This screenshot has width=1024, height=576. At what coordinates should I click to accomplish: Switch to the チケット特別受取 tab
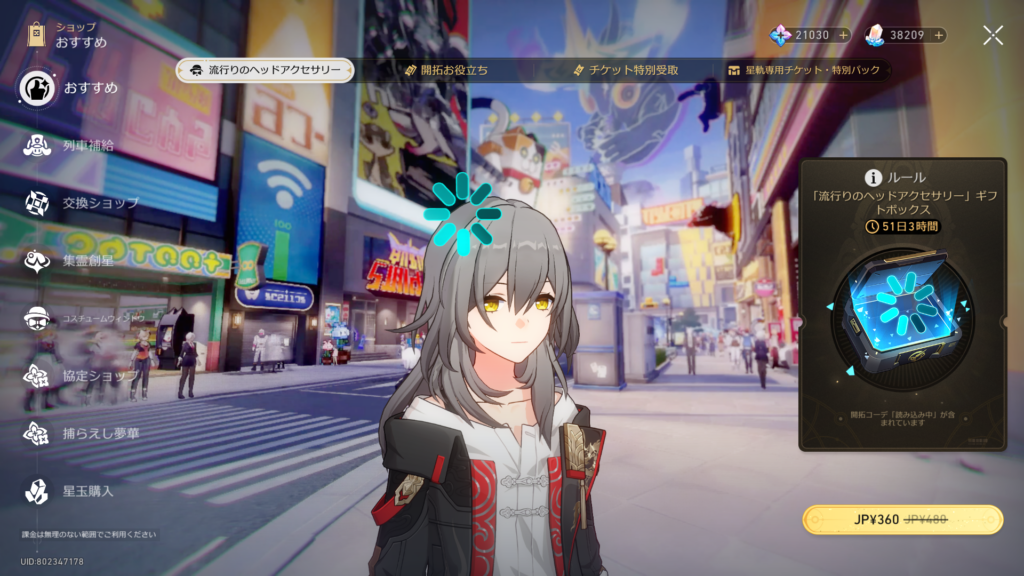(626, 70)
